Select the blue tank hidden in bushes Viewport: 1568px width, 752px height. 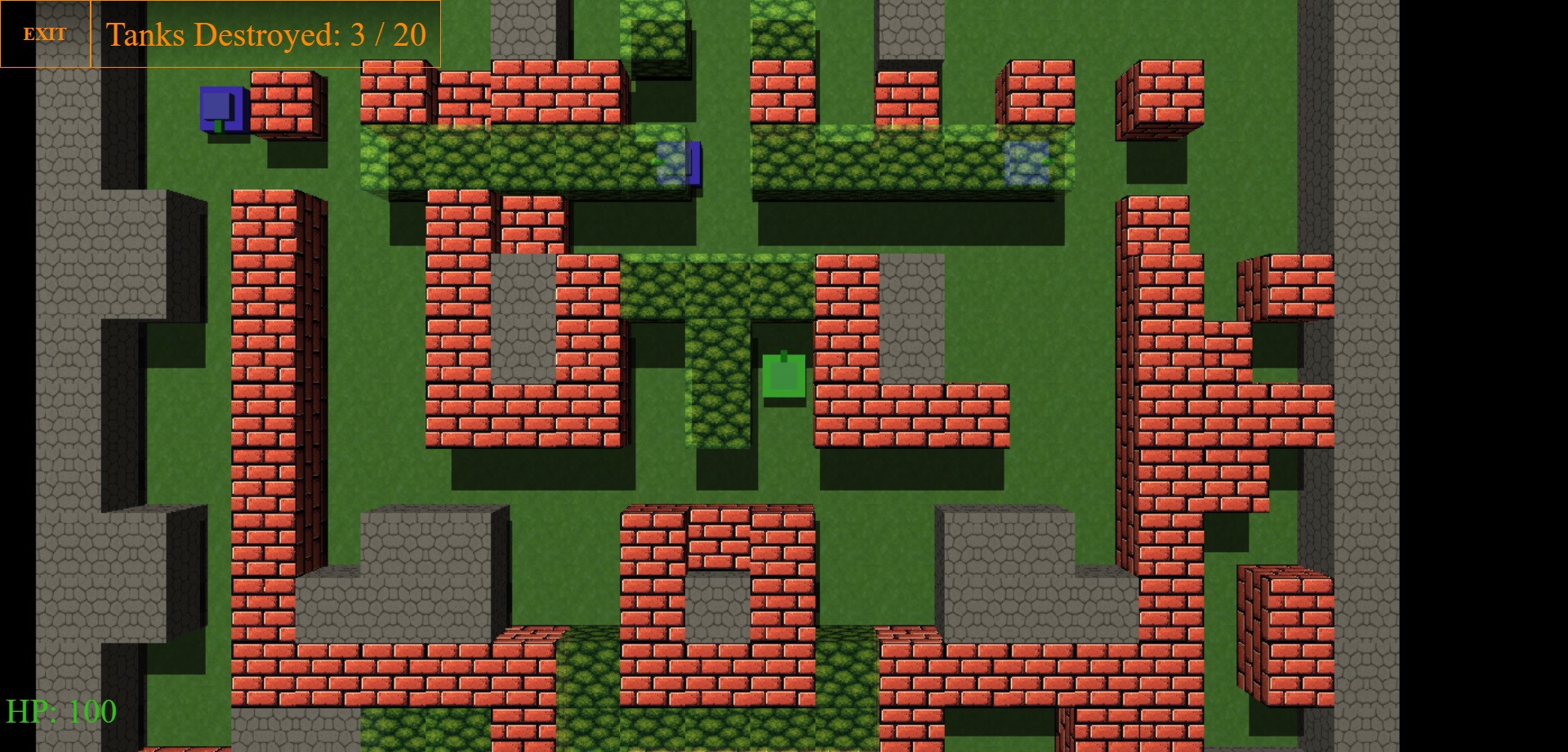(676, 163)
